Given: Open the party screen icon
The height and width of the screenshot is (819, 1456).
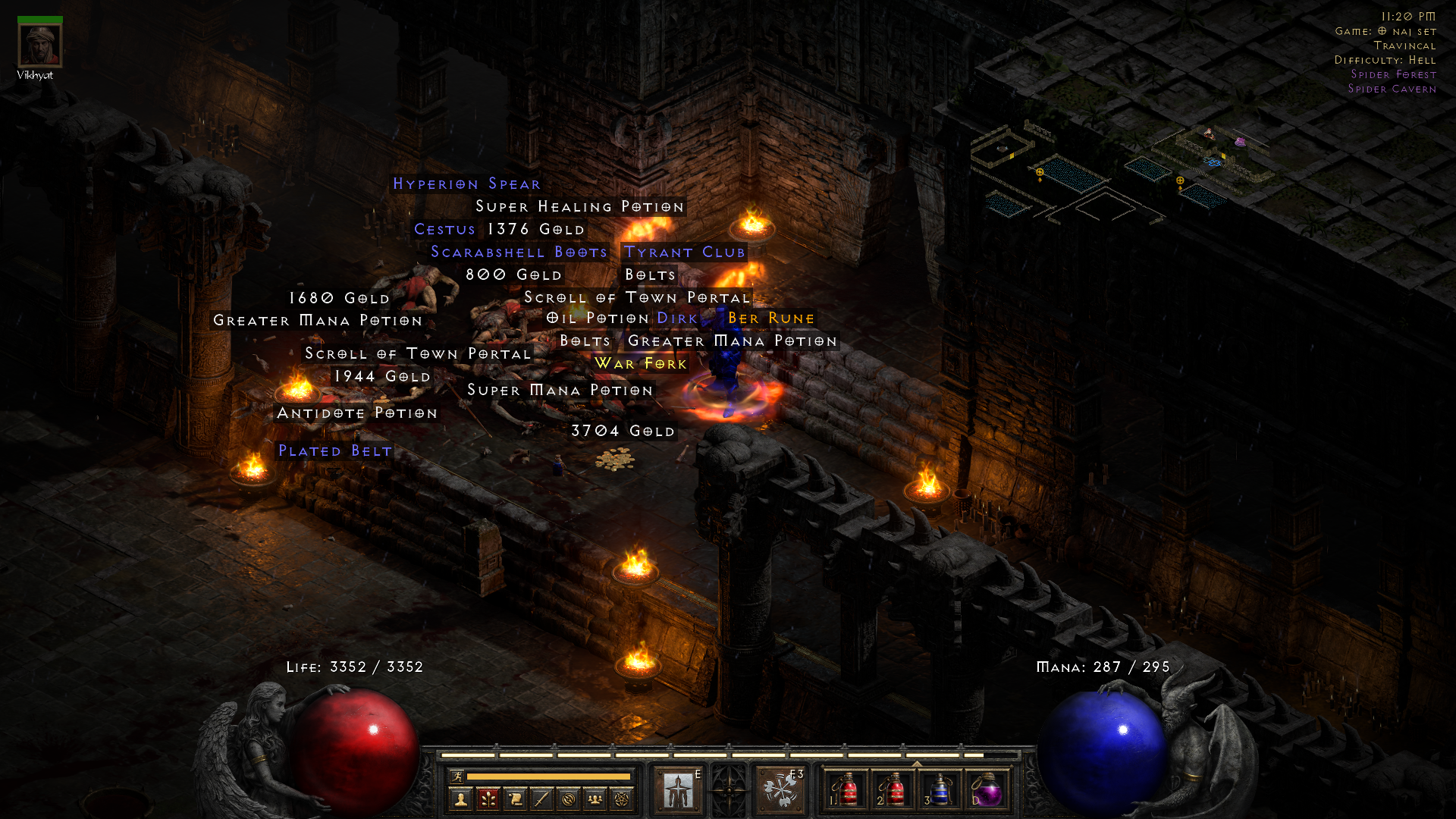Looking at the screenshot, I should [x=595, y=799].
